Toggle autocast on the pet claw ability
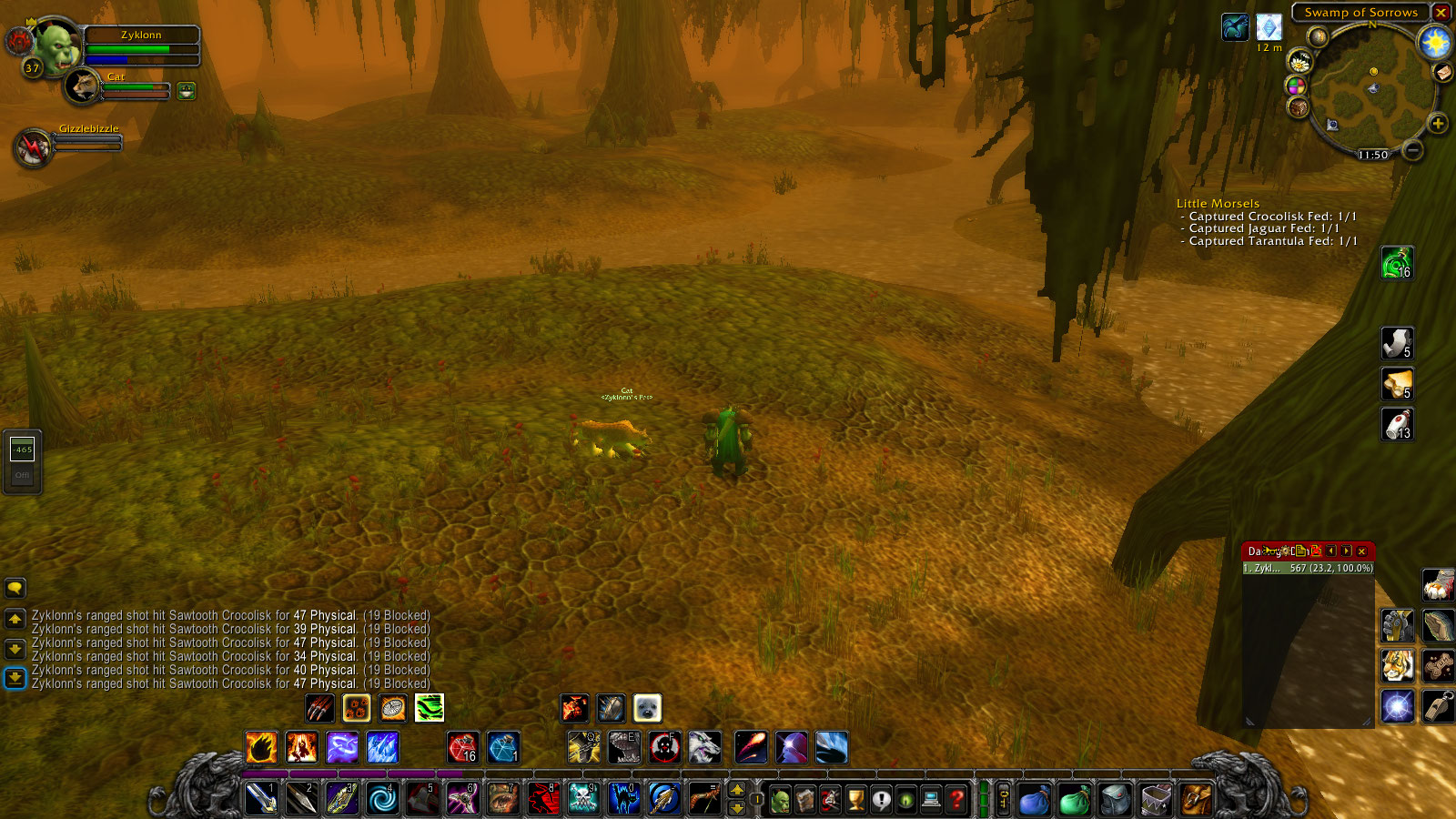This screenshot has width=1456, height=819. 318,708
